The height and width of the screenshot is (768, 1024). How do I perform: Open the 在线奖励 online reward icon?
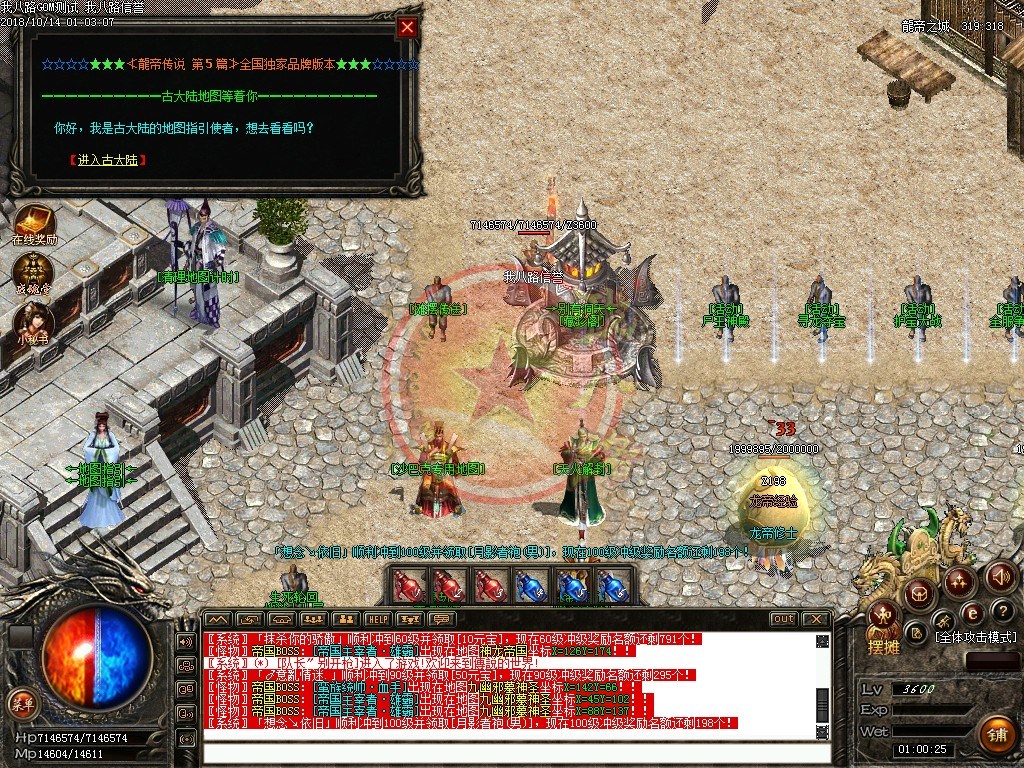point(34,222)
